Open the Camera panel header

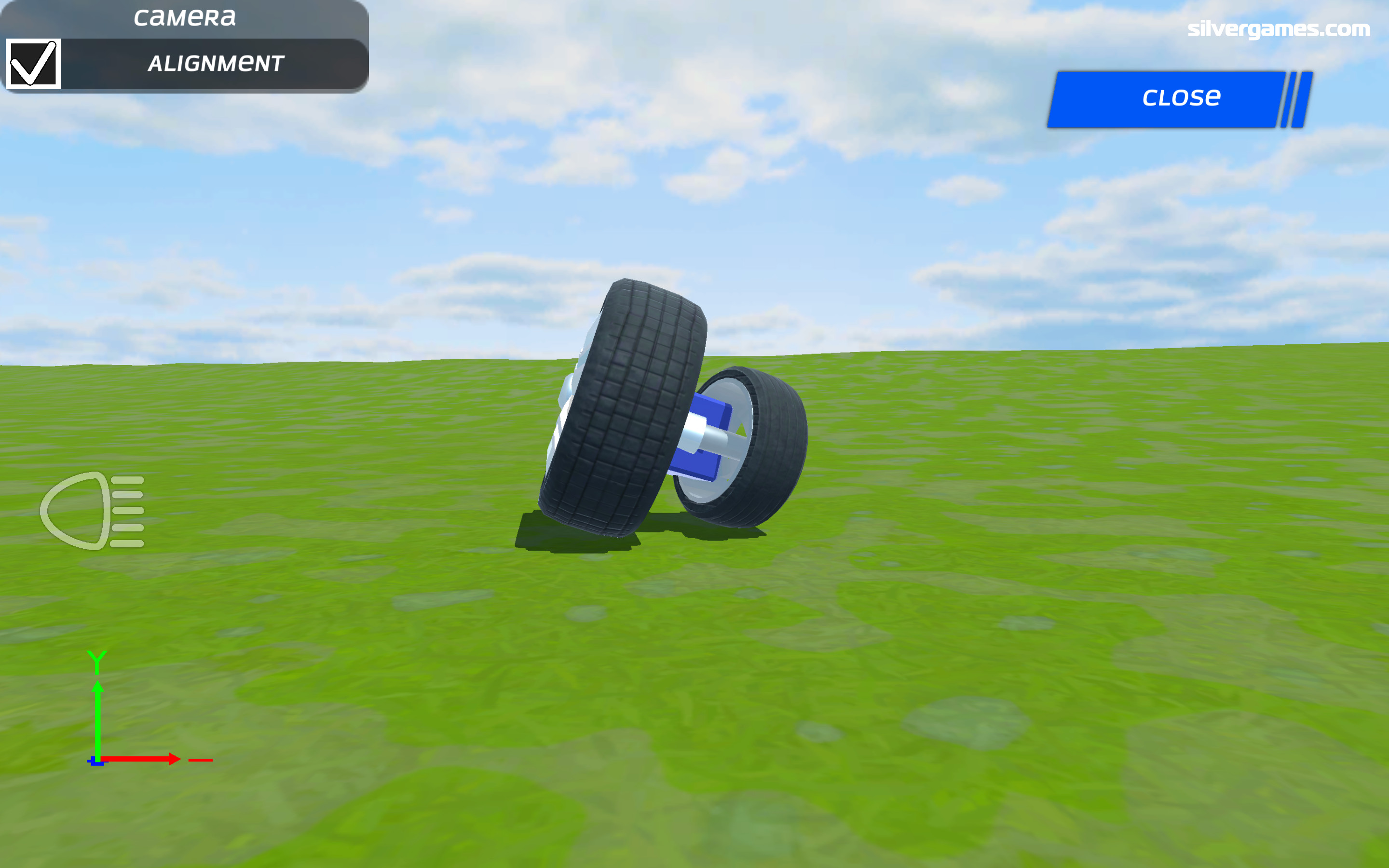184,18
